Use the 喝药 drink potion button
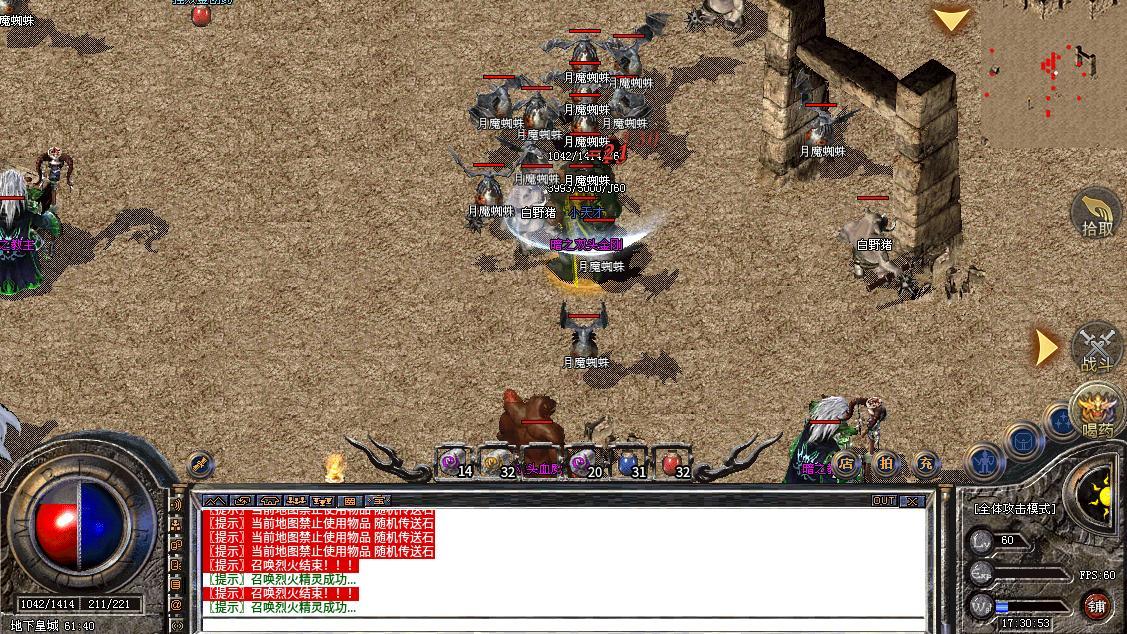 click(x=1097, y=412)
